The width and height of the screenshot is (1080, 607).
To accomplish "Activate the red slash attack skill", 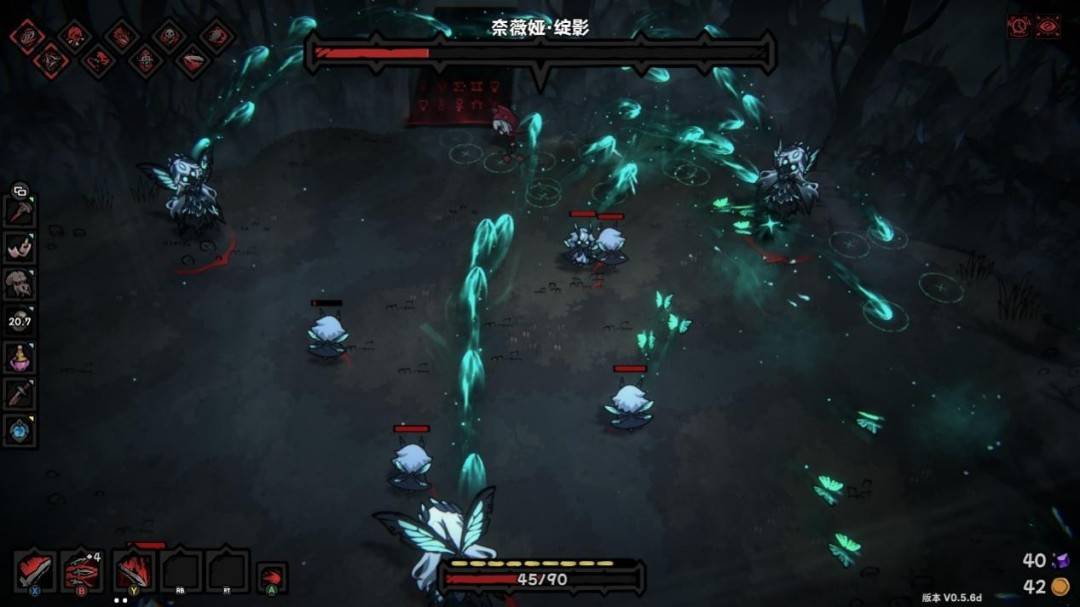I will pos(35,572).
